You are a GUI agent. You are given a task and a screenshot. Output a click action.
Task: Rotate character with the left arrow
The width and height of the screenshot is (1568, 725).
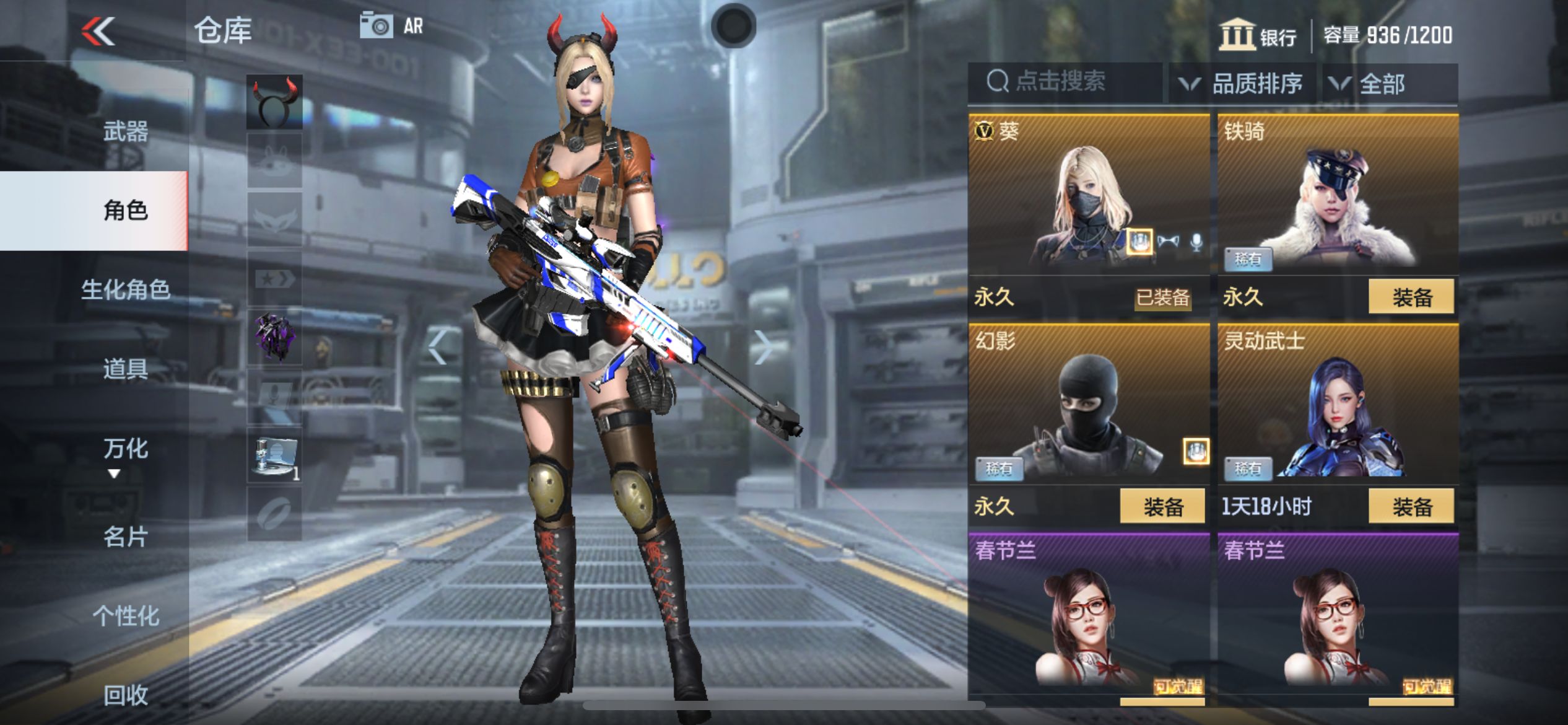438,347
